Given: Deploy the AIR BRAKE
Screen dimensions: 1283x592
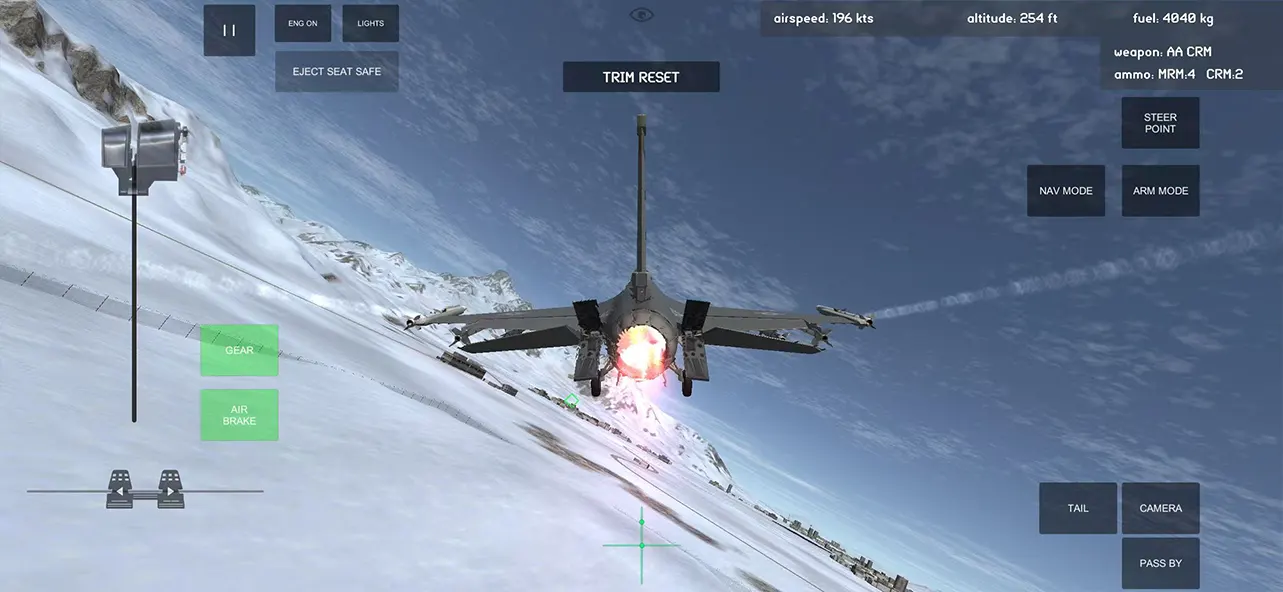Looking at the screenshot, I should pos(239,415).
